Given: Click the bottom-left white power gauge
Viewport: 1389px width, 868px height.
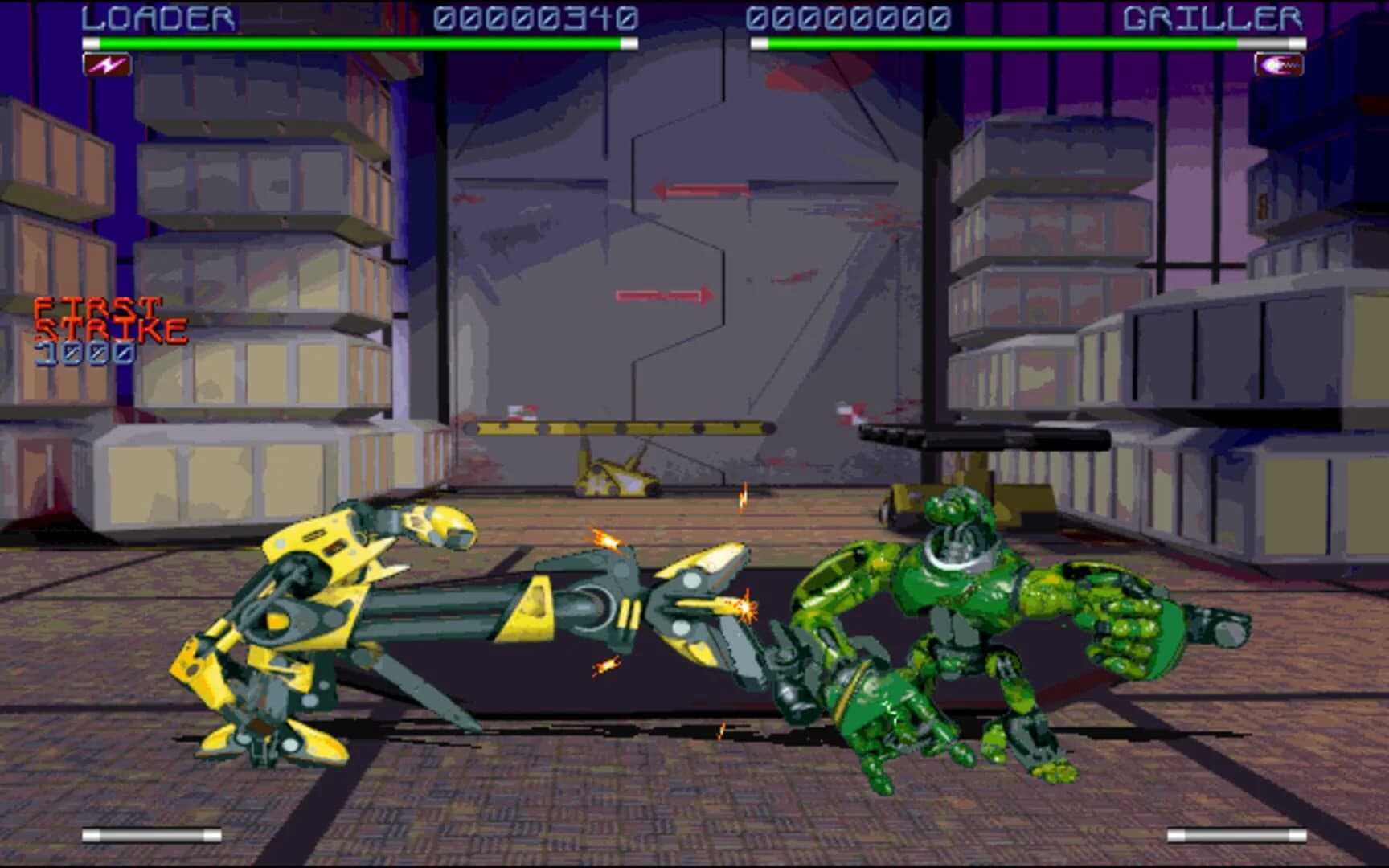Looking at the screenshot, I should 153,833.
